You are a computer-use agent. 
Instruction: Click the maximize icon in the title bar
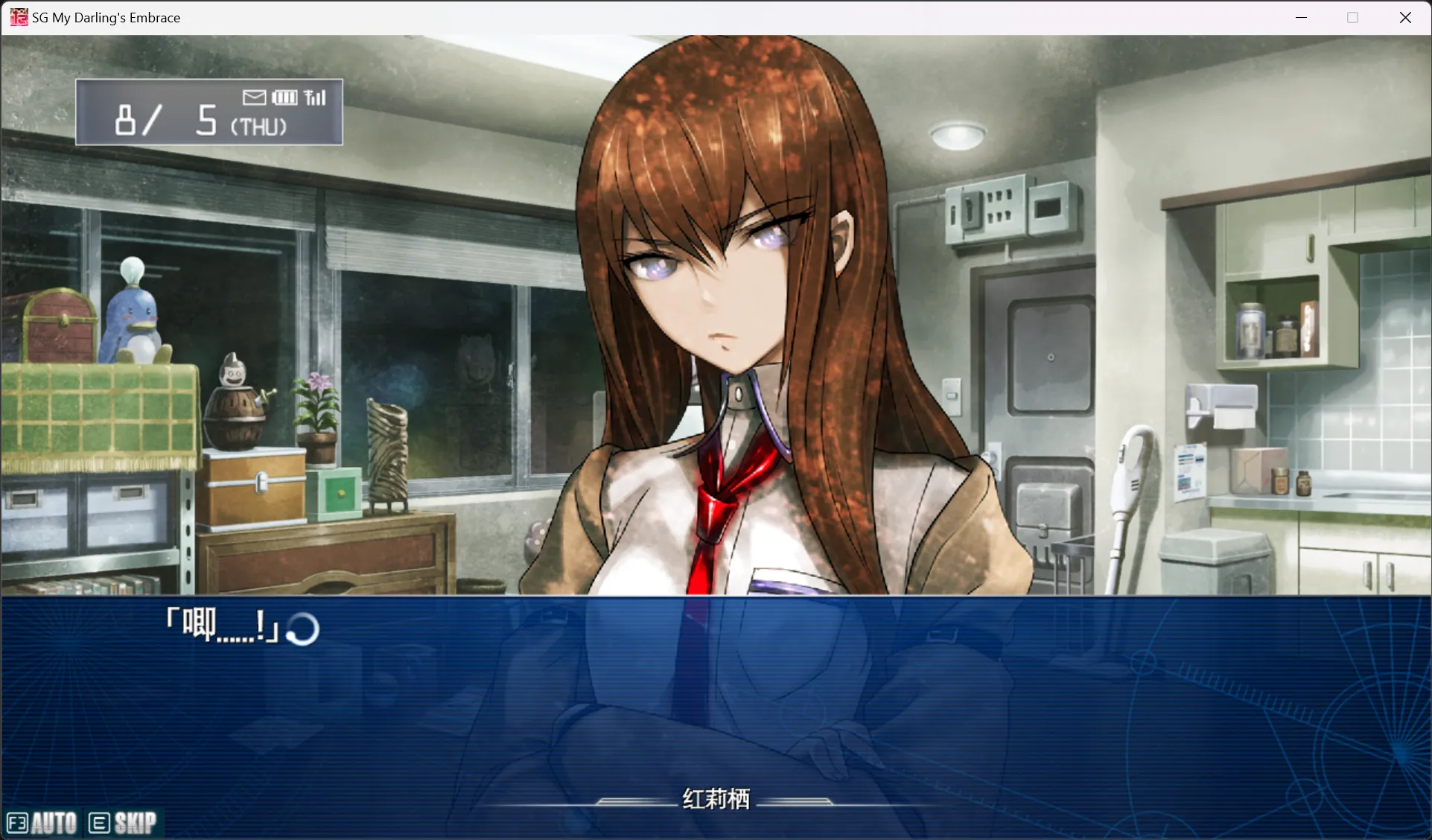(x=1353, y=16)
